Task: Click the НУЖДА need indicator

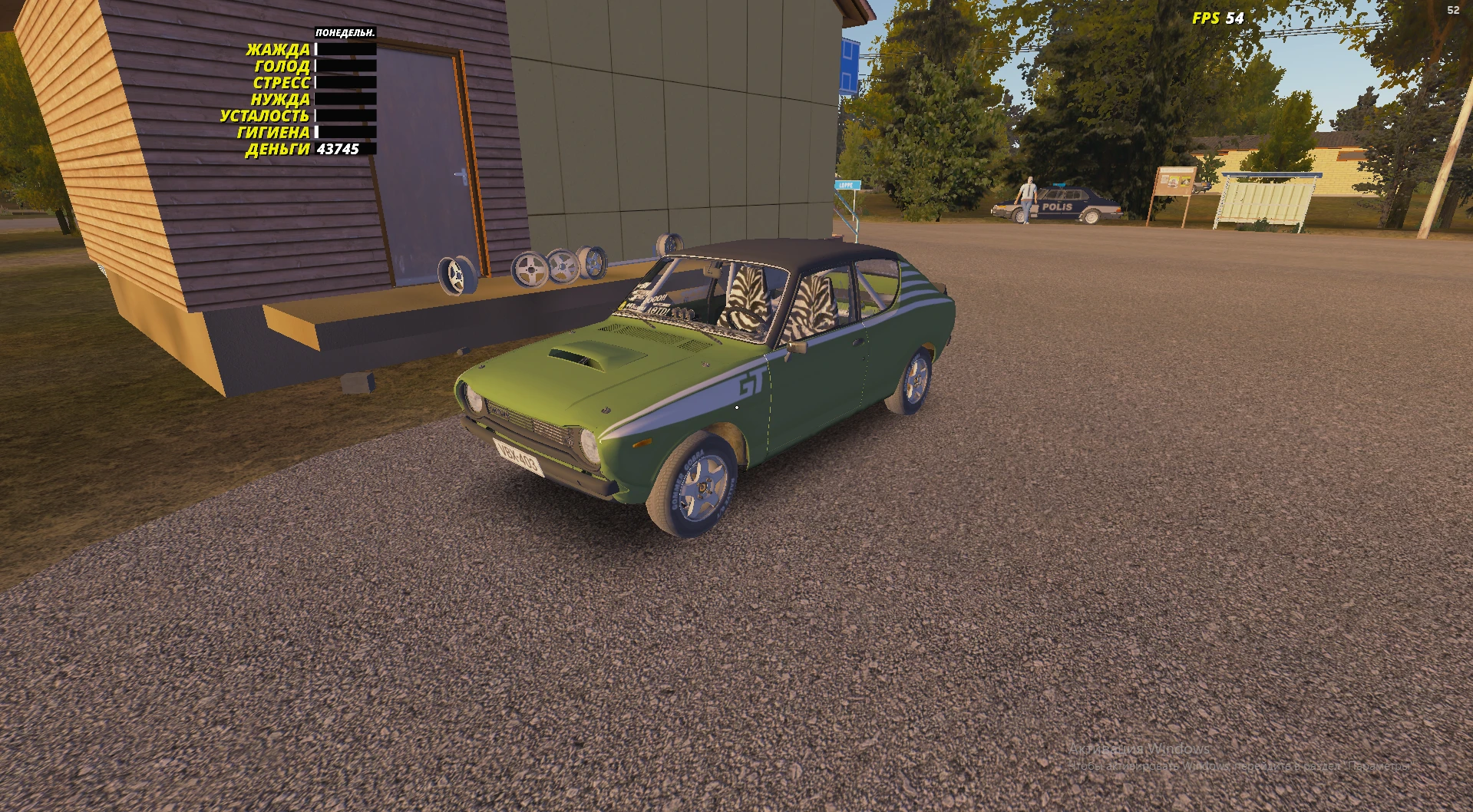Action: coord(343,99)
